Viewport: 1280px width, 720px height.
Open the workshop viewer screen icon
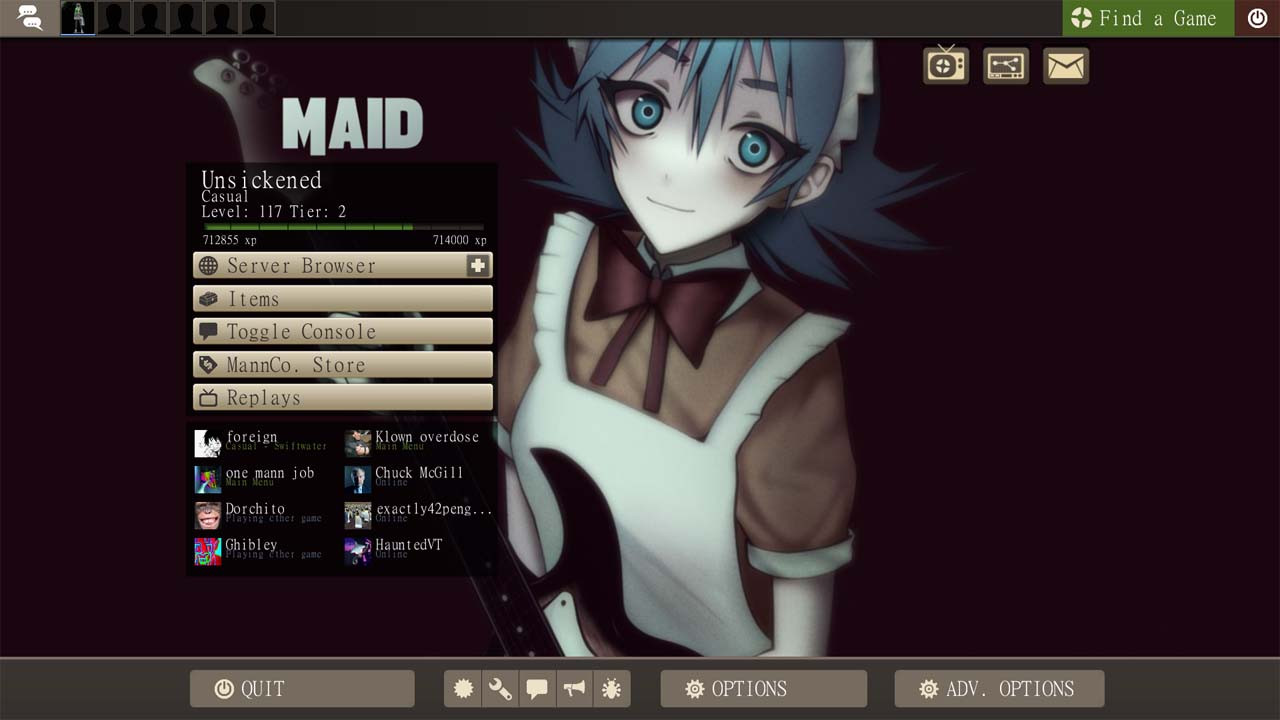(x=1005, y=65)
